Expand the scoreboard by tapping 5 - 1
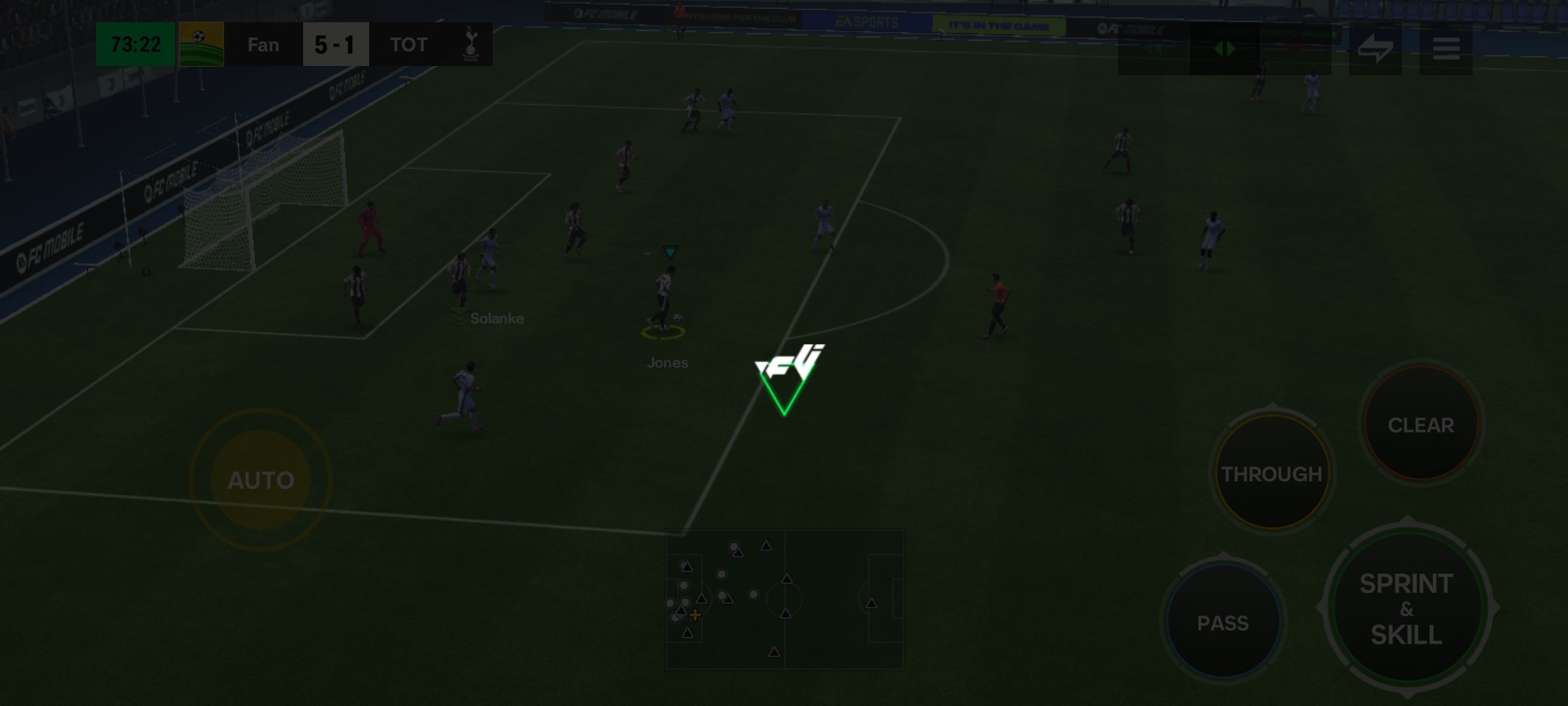The image size is (1568, 706). (335, 44)
